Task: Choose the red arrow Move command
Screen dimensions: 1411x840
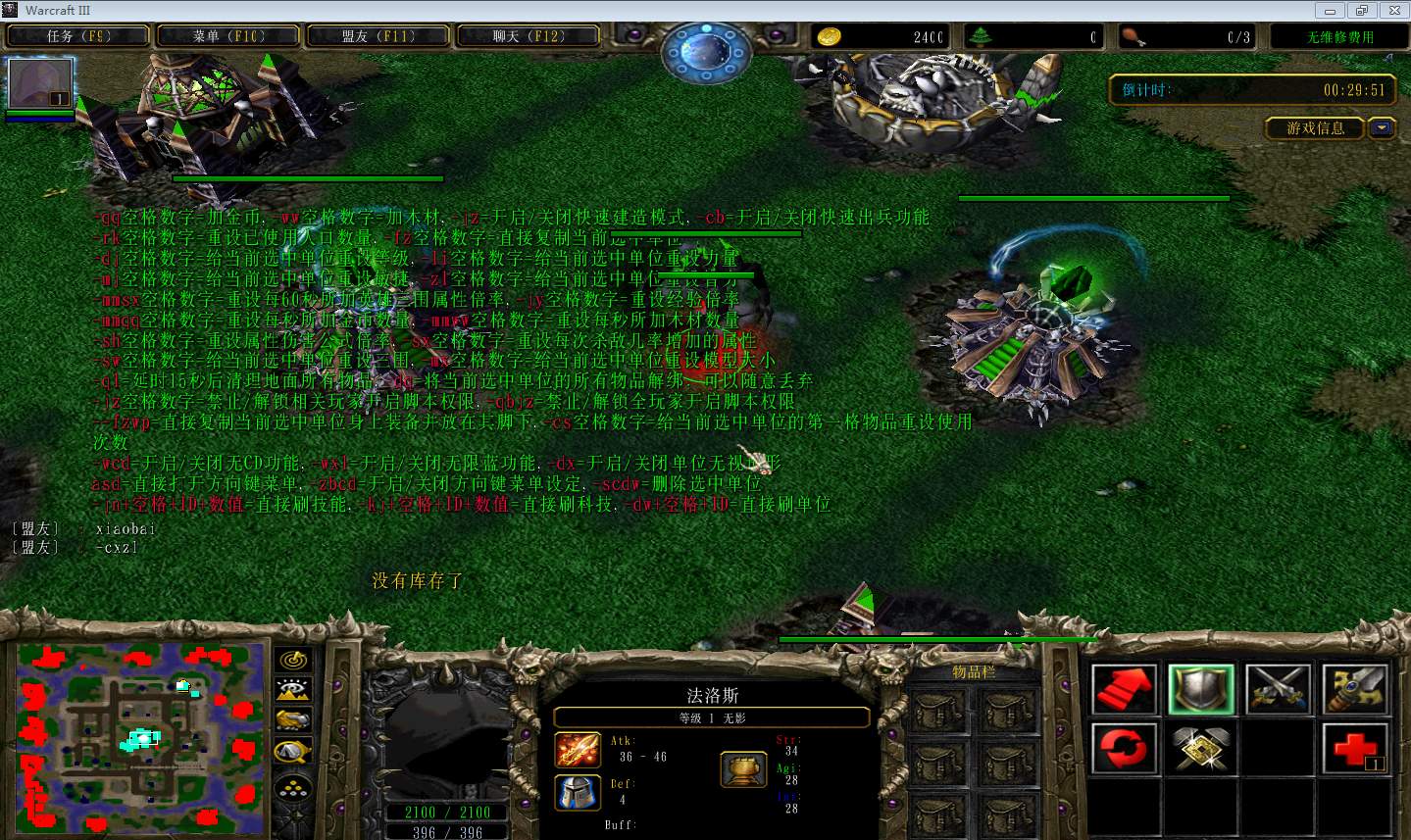Action: 1124,688
